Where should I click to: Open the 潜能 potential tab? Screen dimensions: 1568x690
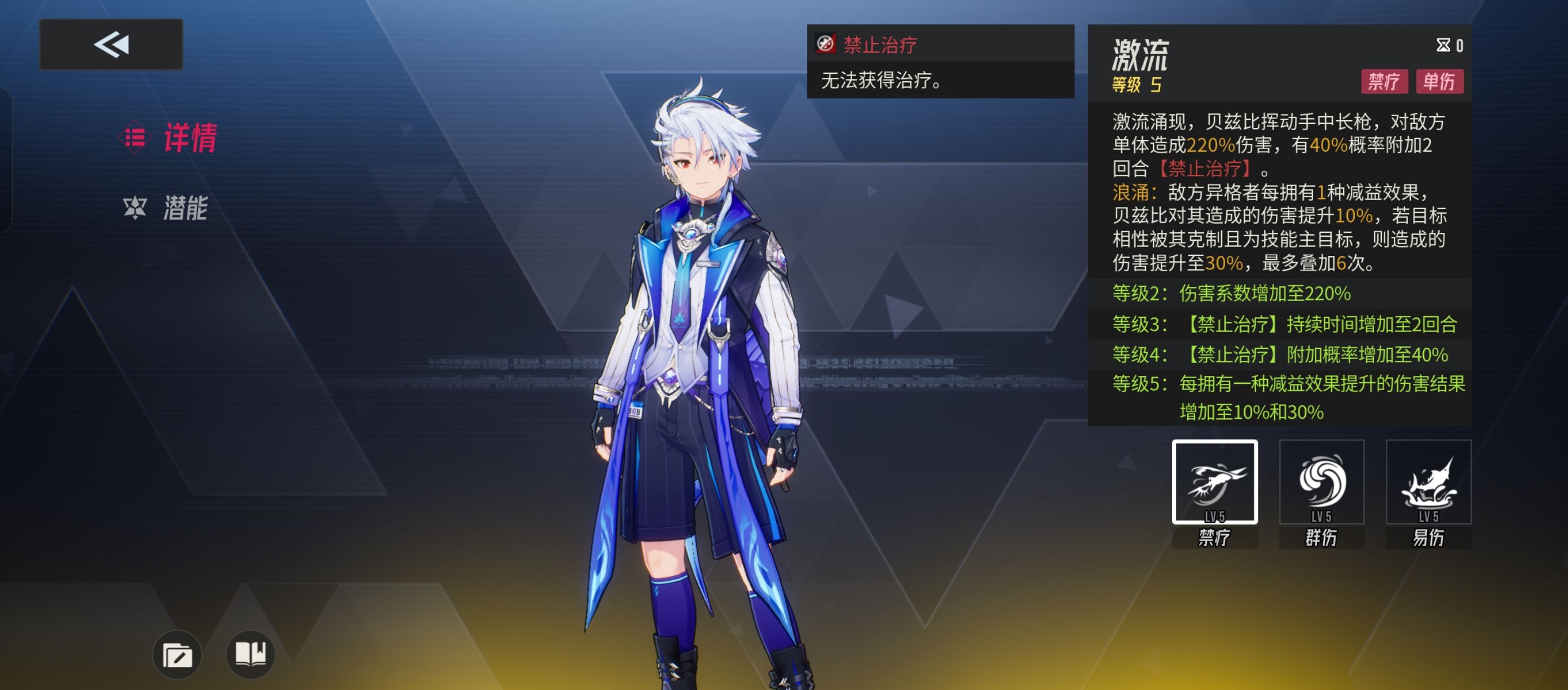tap(168, 208)
